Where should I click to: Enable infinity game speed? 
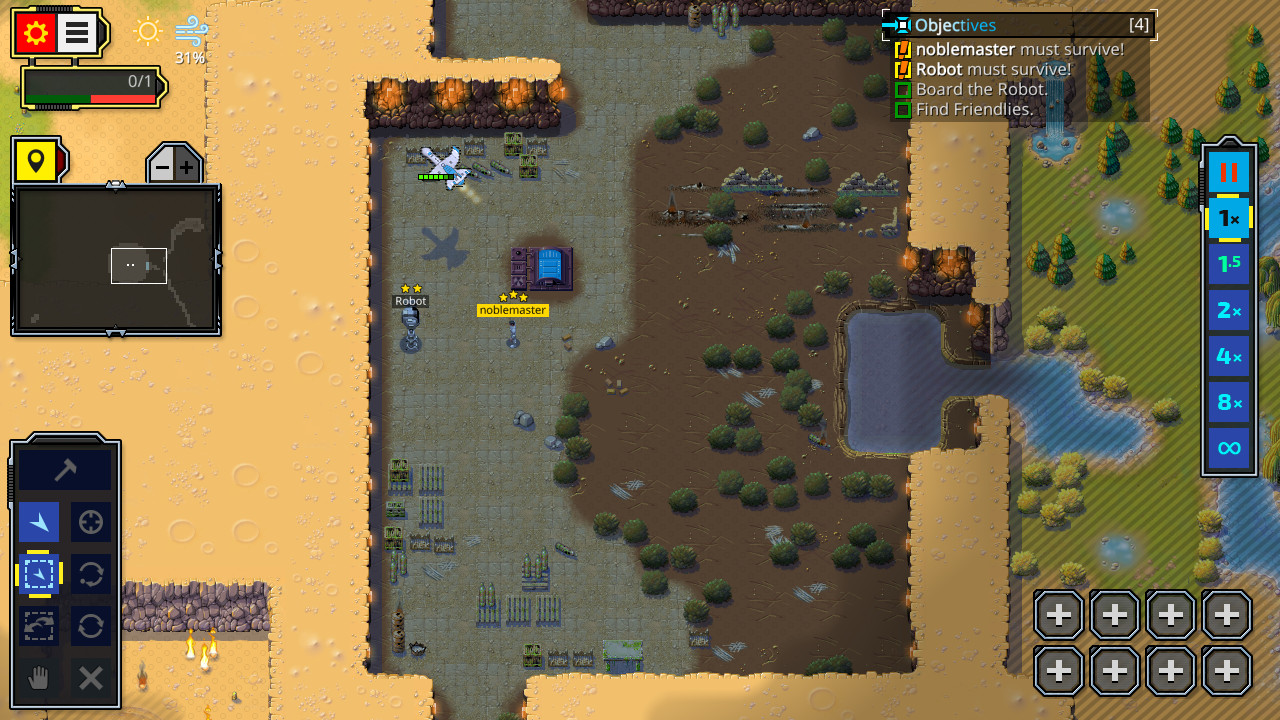point(1228,448)
